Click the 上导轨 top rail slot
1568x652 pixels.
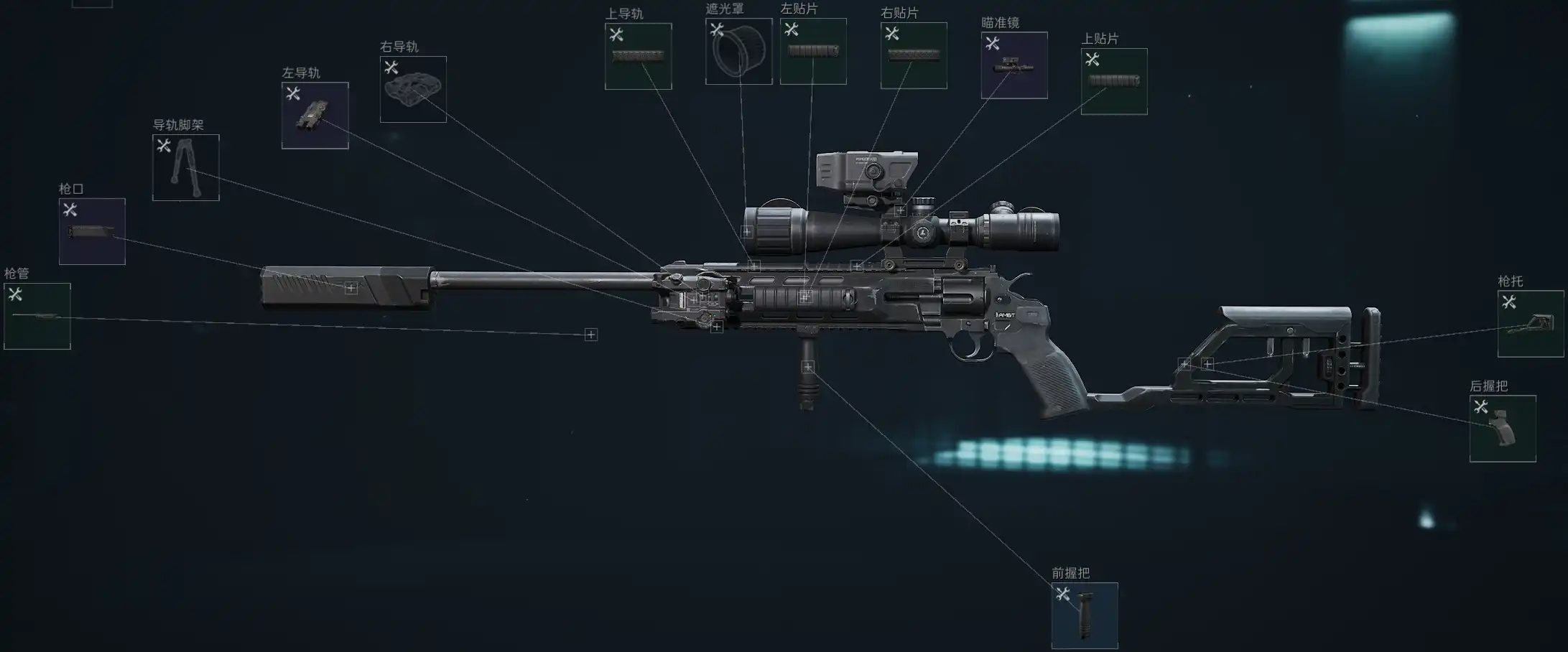tap(639, 56)
